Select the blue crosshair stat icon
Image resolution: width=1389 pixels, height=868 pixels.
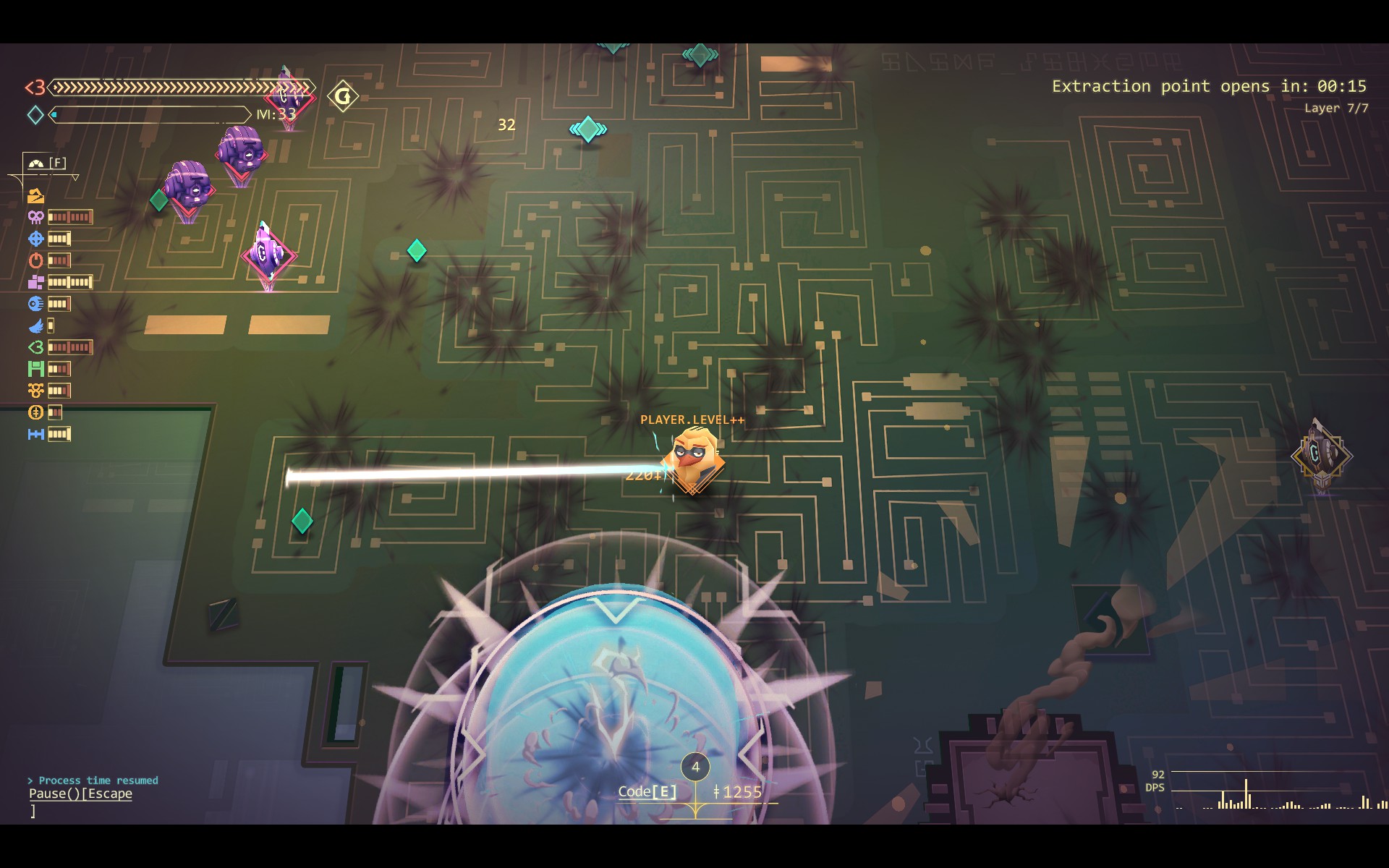[x=35, y=239]
